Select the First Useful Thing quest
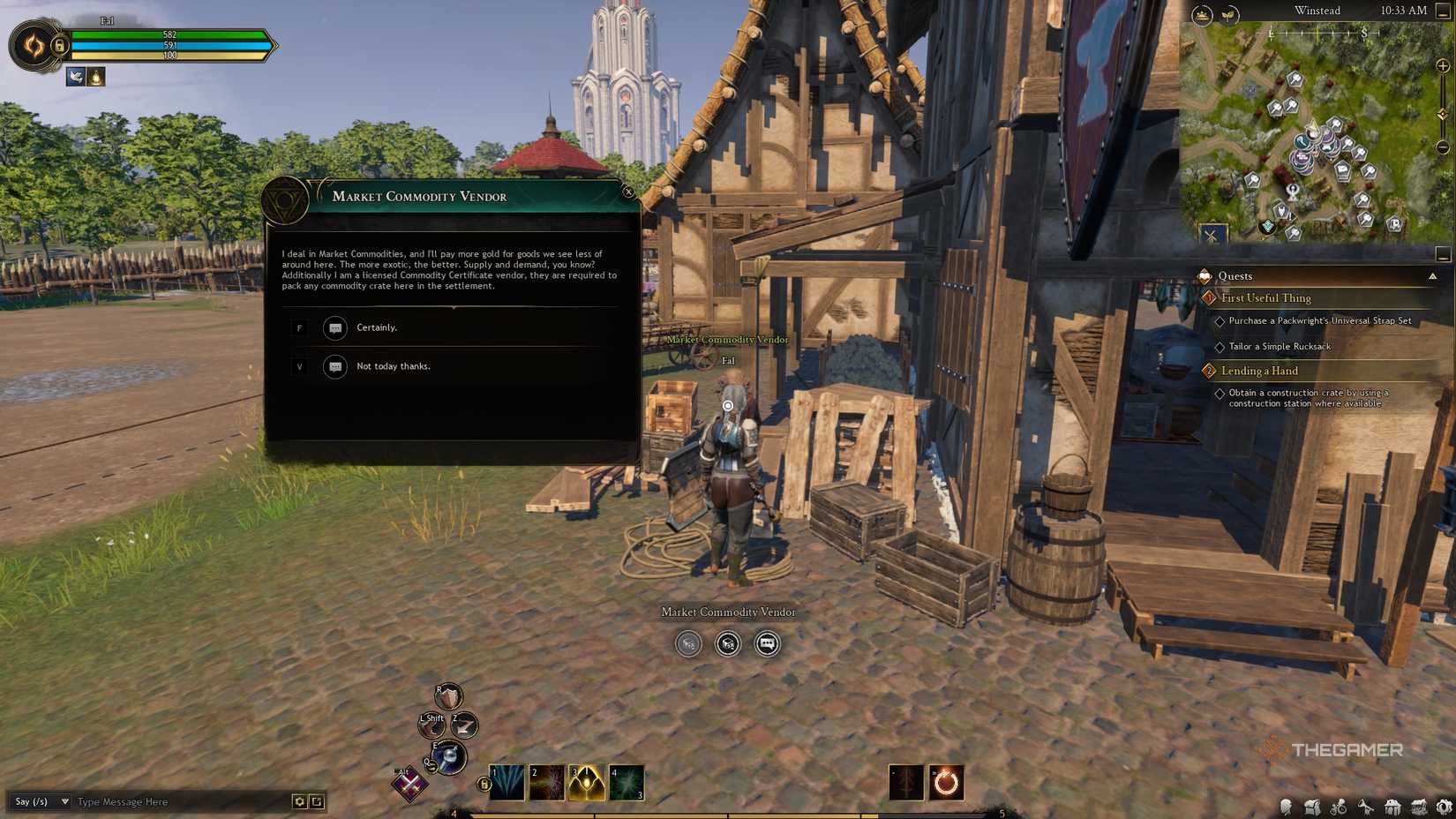The width and height of the screenshot is (1456, 819). [1265, 298]
